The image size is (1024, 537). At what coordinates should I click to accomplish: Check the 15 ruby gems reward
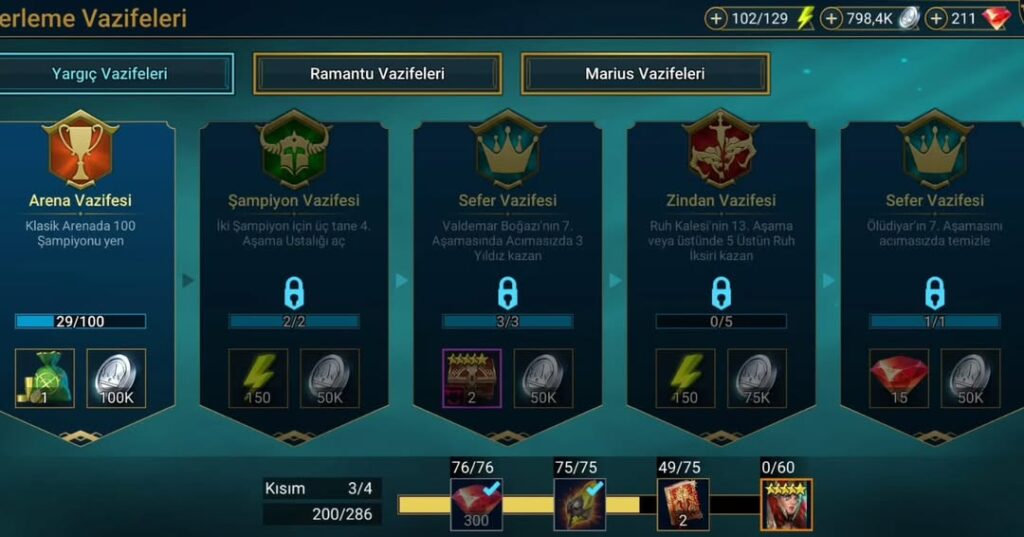899,378
